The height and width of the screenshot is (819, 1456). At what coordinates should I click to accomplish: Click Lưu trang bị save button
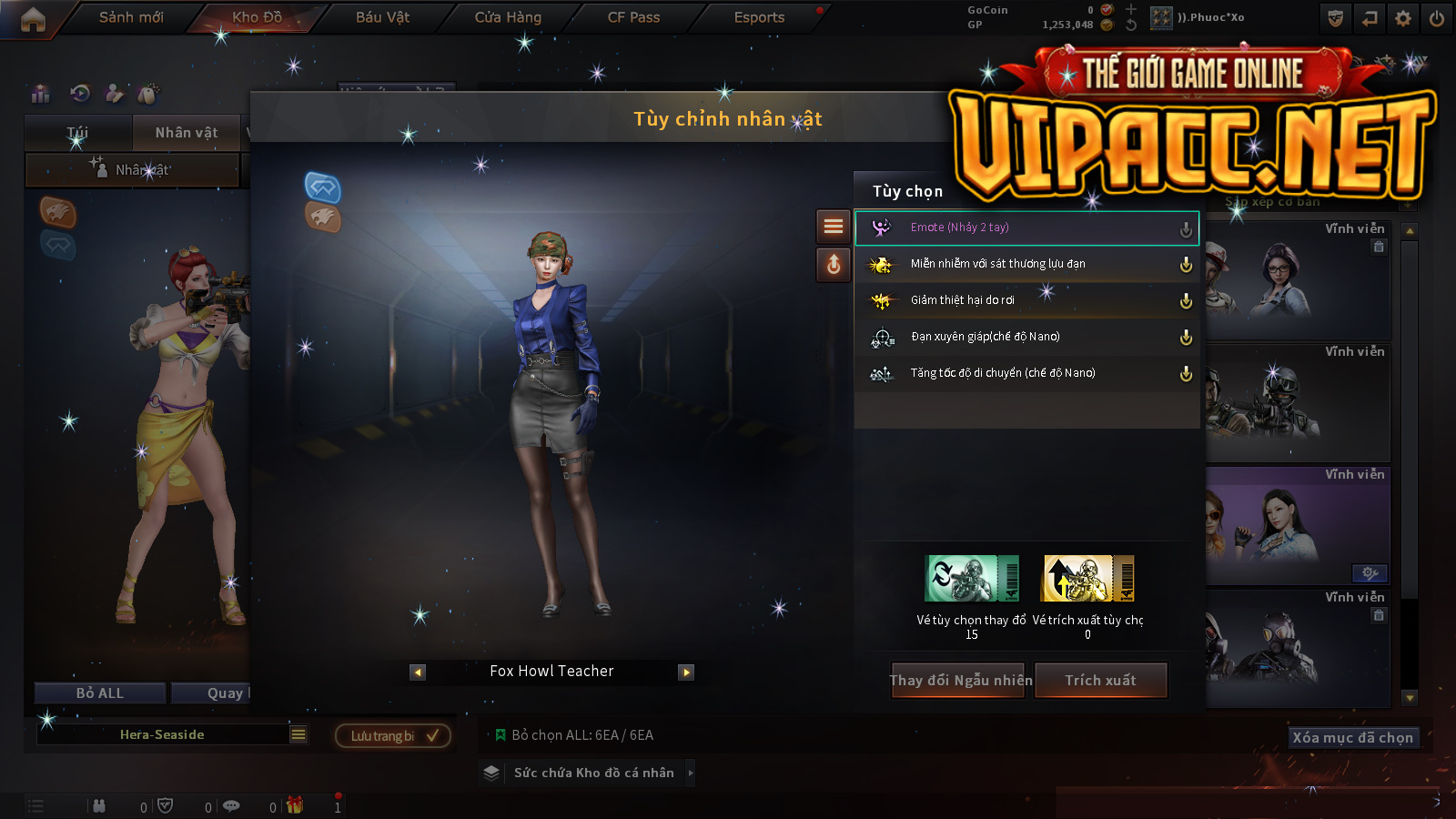(393, 735)
